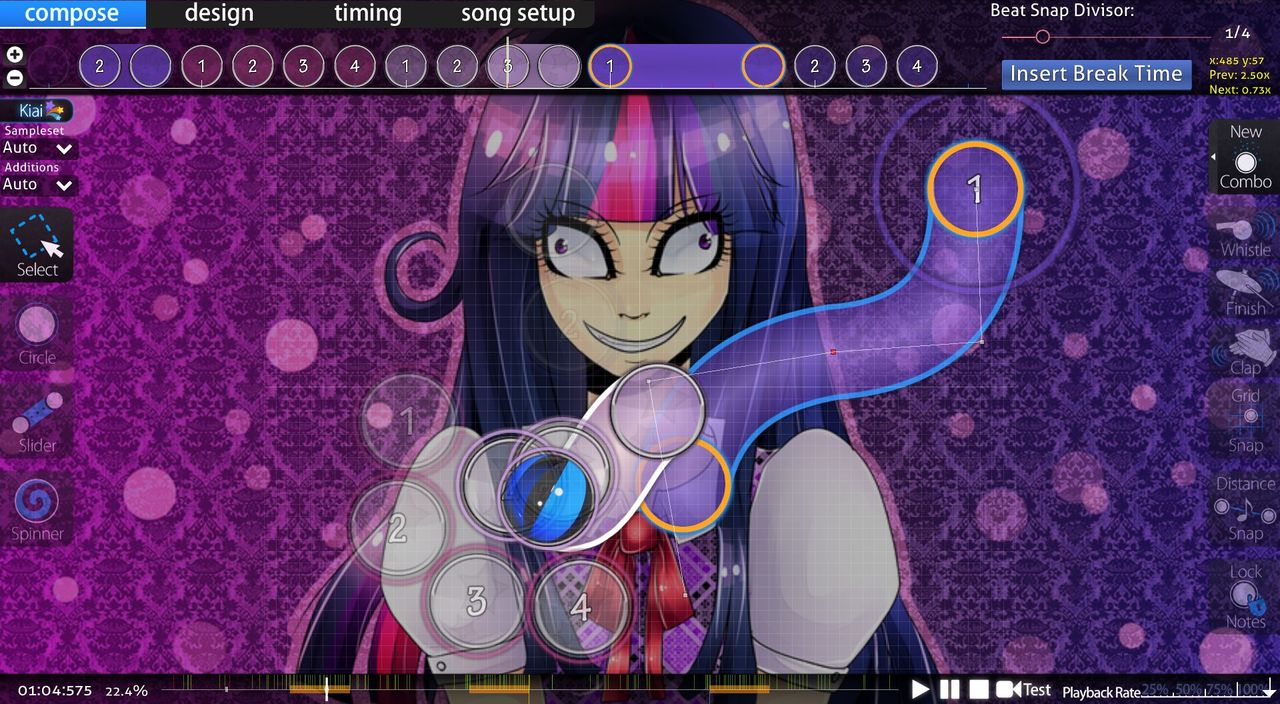This screenshot has width=1280, height=704.
Task: Switch to the design tab
Action: tap(219, 14)
